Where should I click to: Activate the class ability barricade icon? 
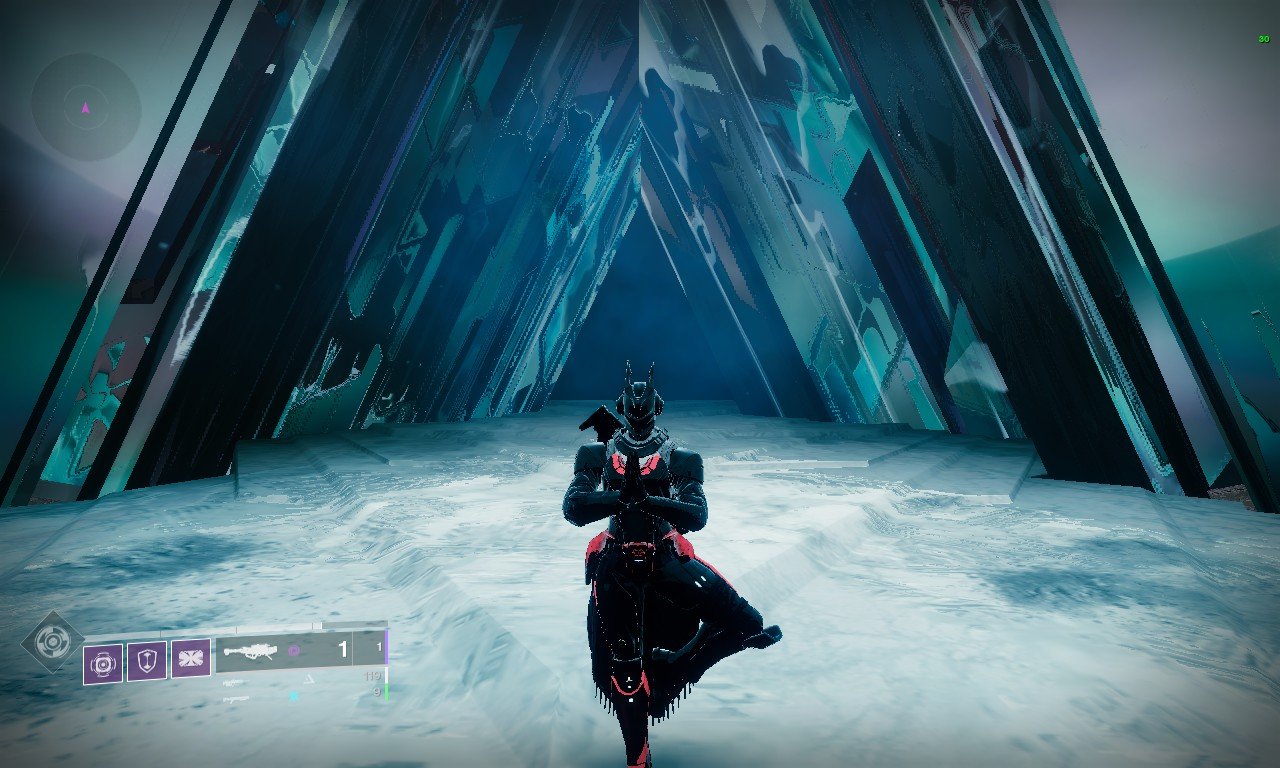(x=191, y=659)
